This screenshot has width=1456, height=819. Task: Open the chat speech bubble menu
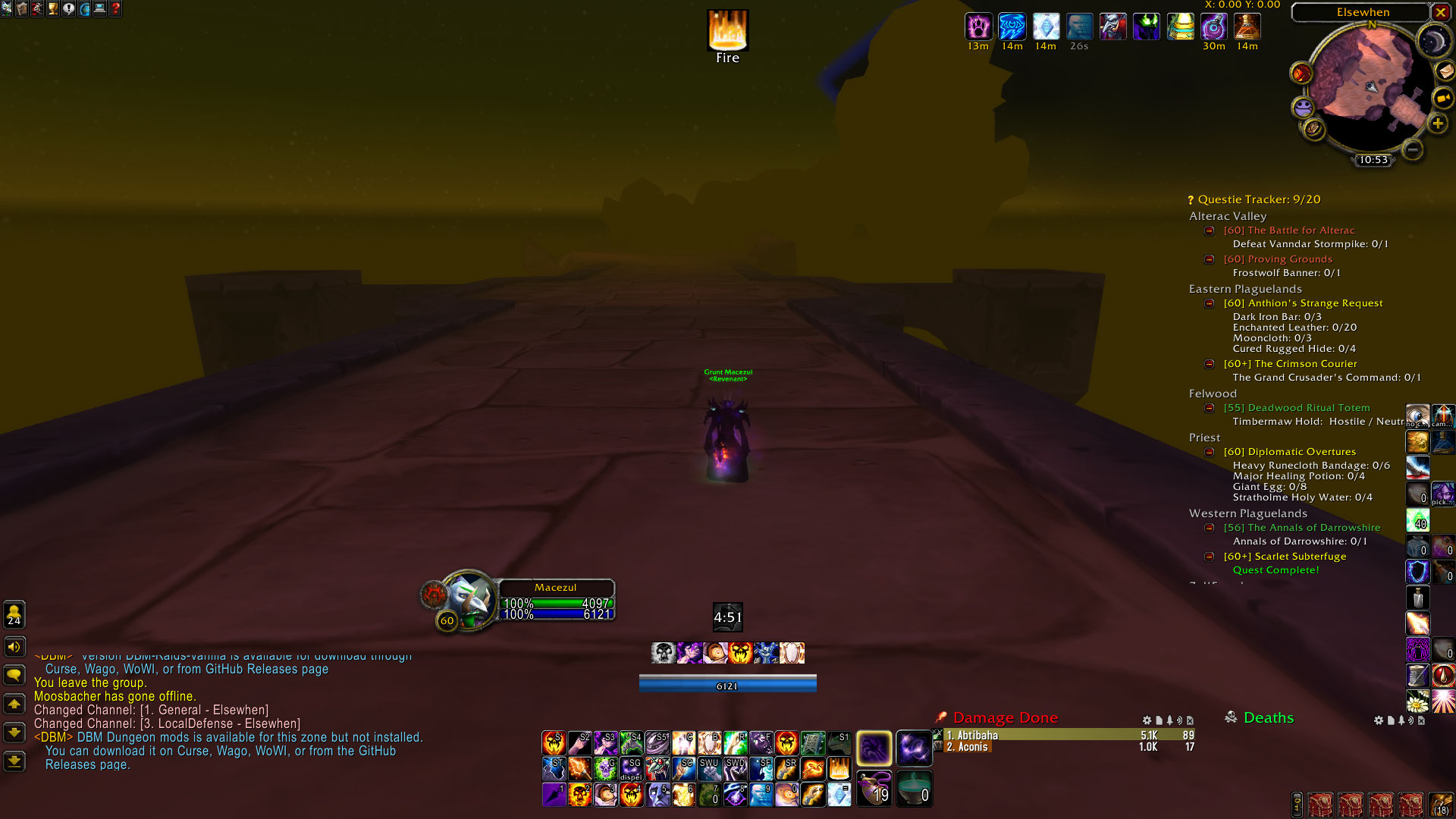(14, 674)
